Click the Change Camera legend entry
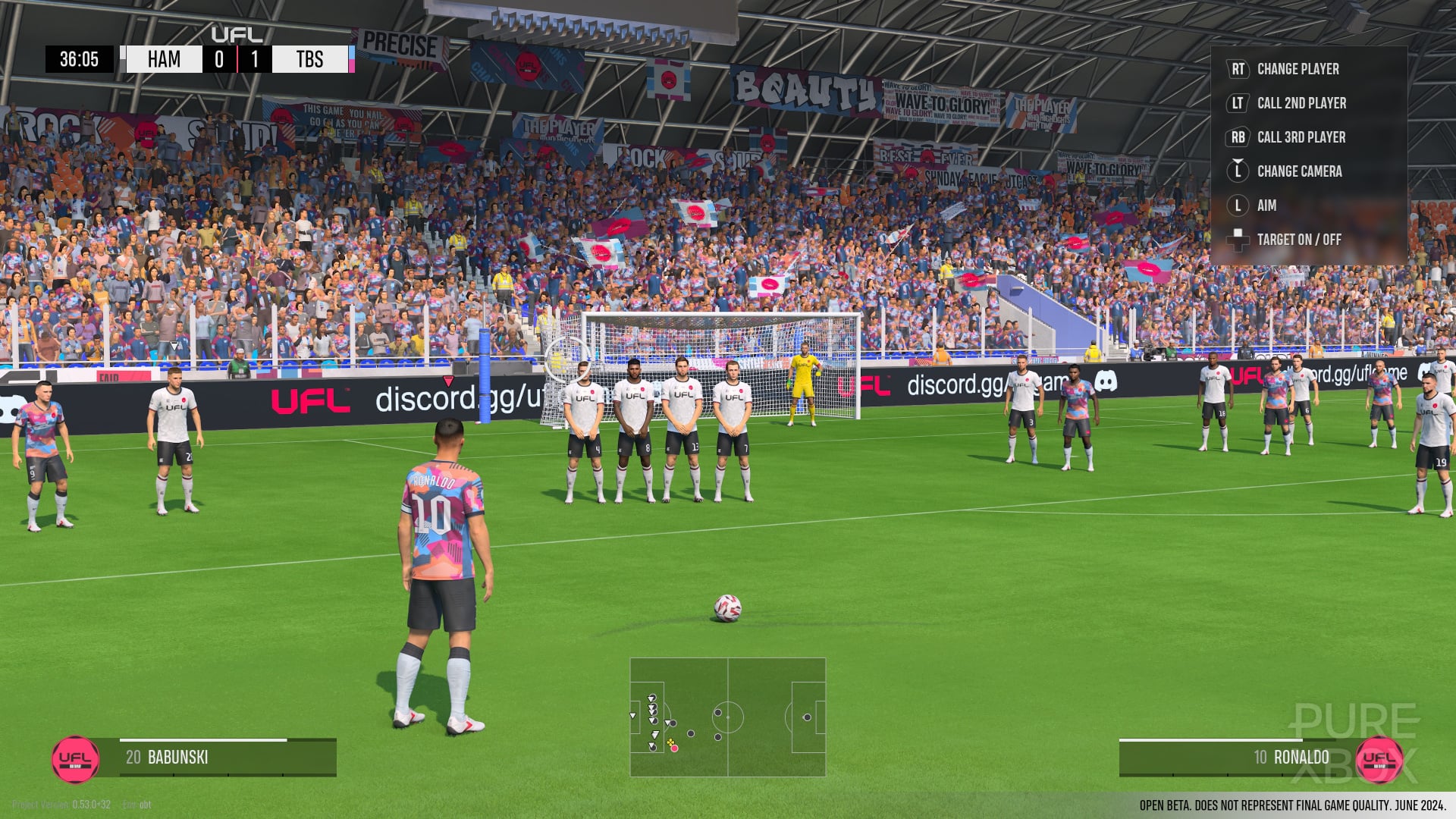This screenshot has height=819, width=1456. 1299,171
